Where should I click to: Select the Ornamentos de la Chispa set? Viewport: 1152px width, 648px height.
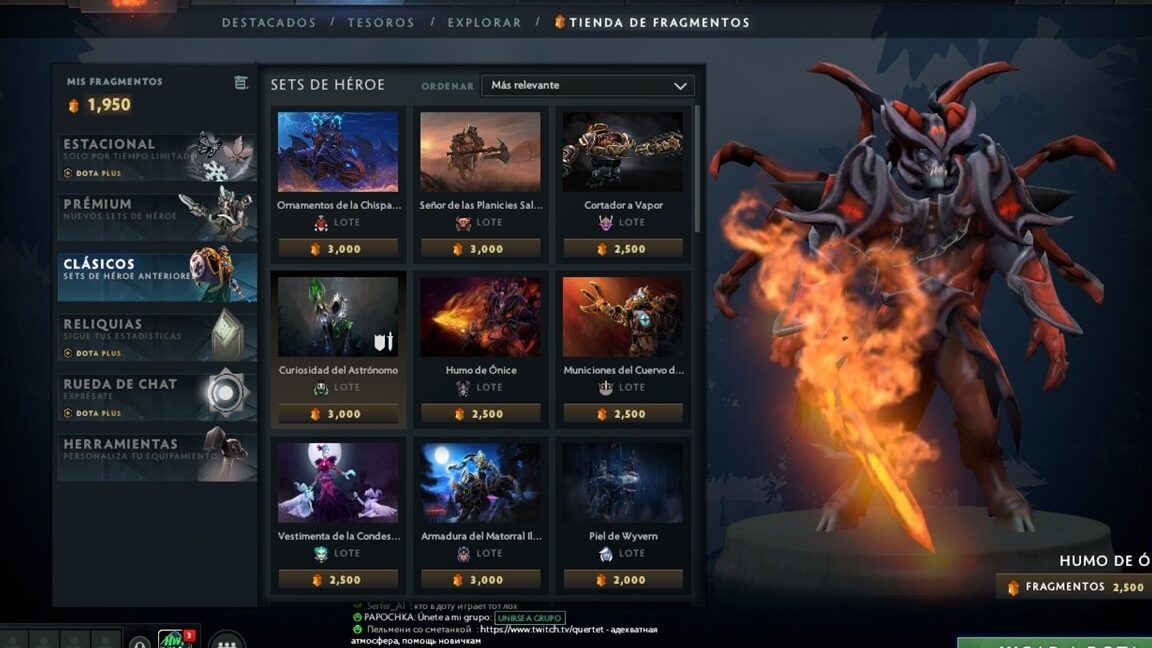[338, 152]
